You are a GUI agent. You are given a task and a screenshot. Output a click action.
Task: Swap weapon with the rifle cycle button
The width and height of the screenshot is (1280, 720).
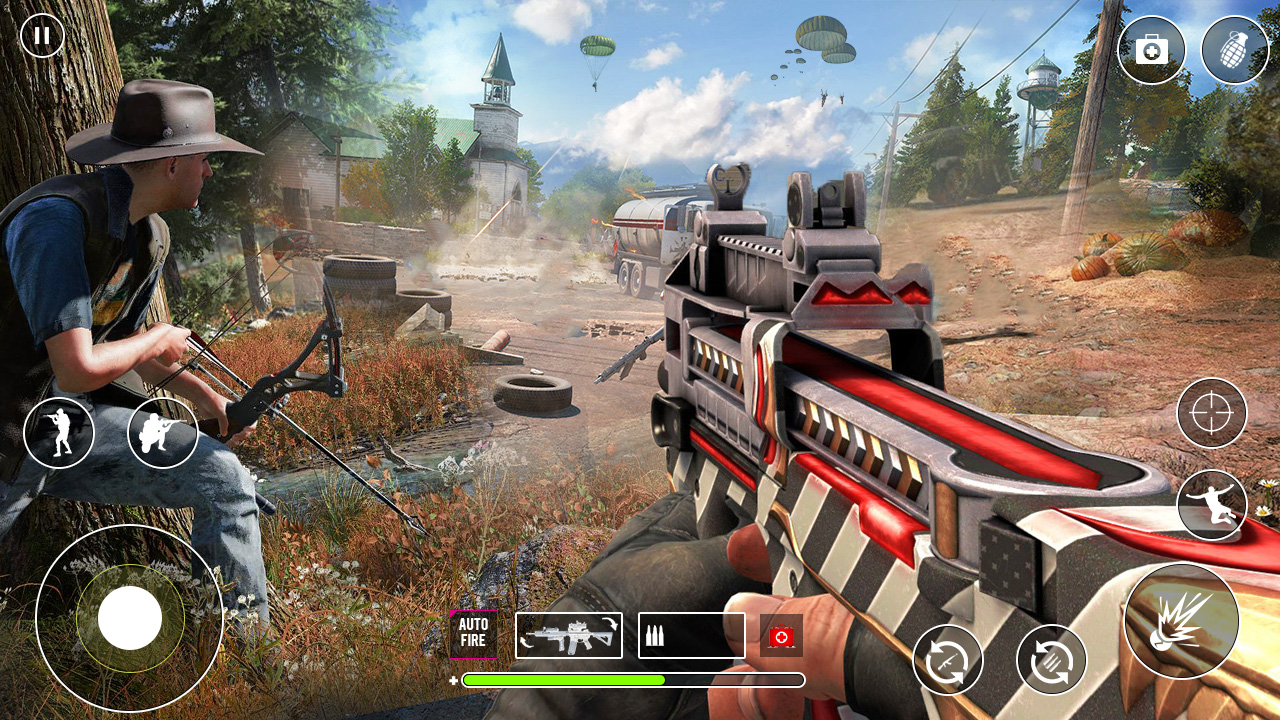coord(947,660)
